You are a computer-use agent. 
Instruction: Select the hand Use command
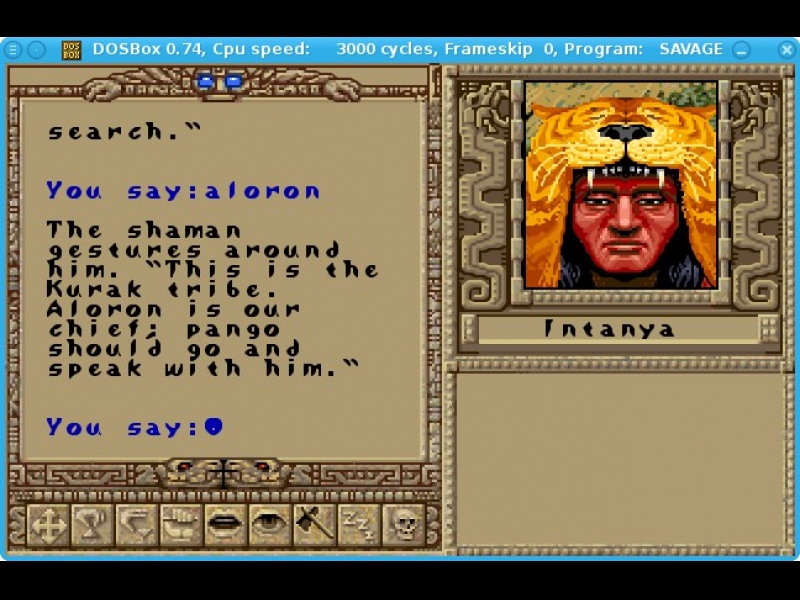tap(181, 524)
